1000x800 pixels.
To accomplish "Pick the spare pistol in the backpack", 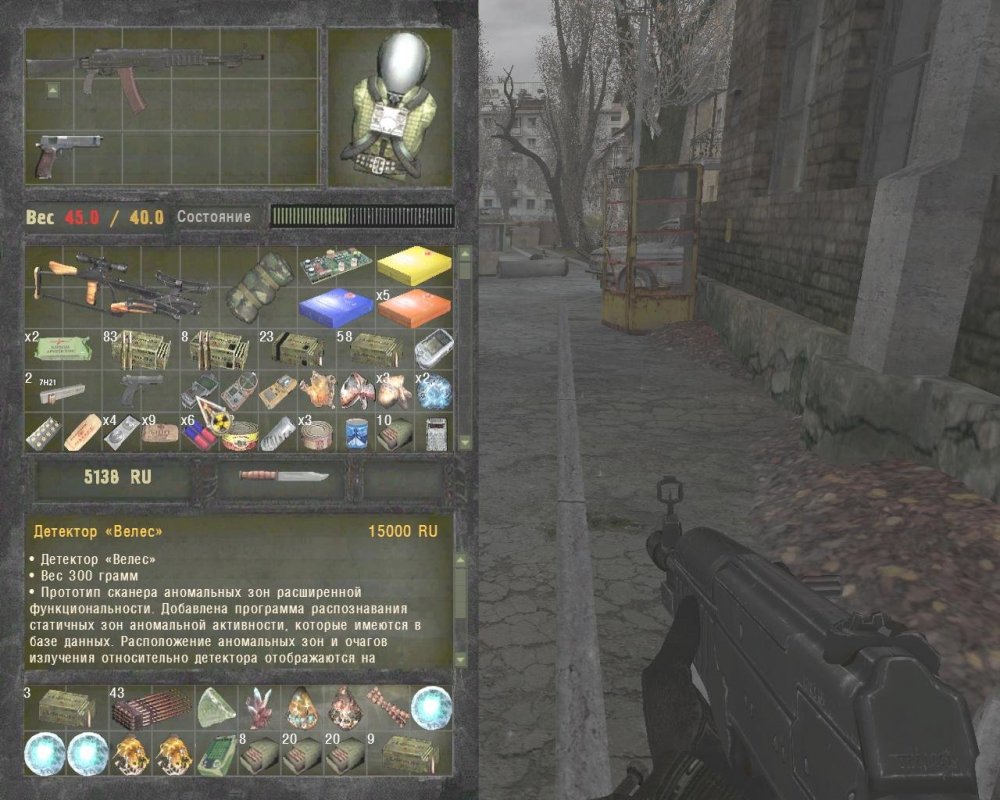I will click(140, 388).
